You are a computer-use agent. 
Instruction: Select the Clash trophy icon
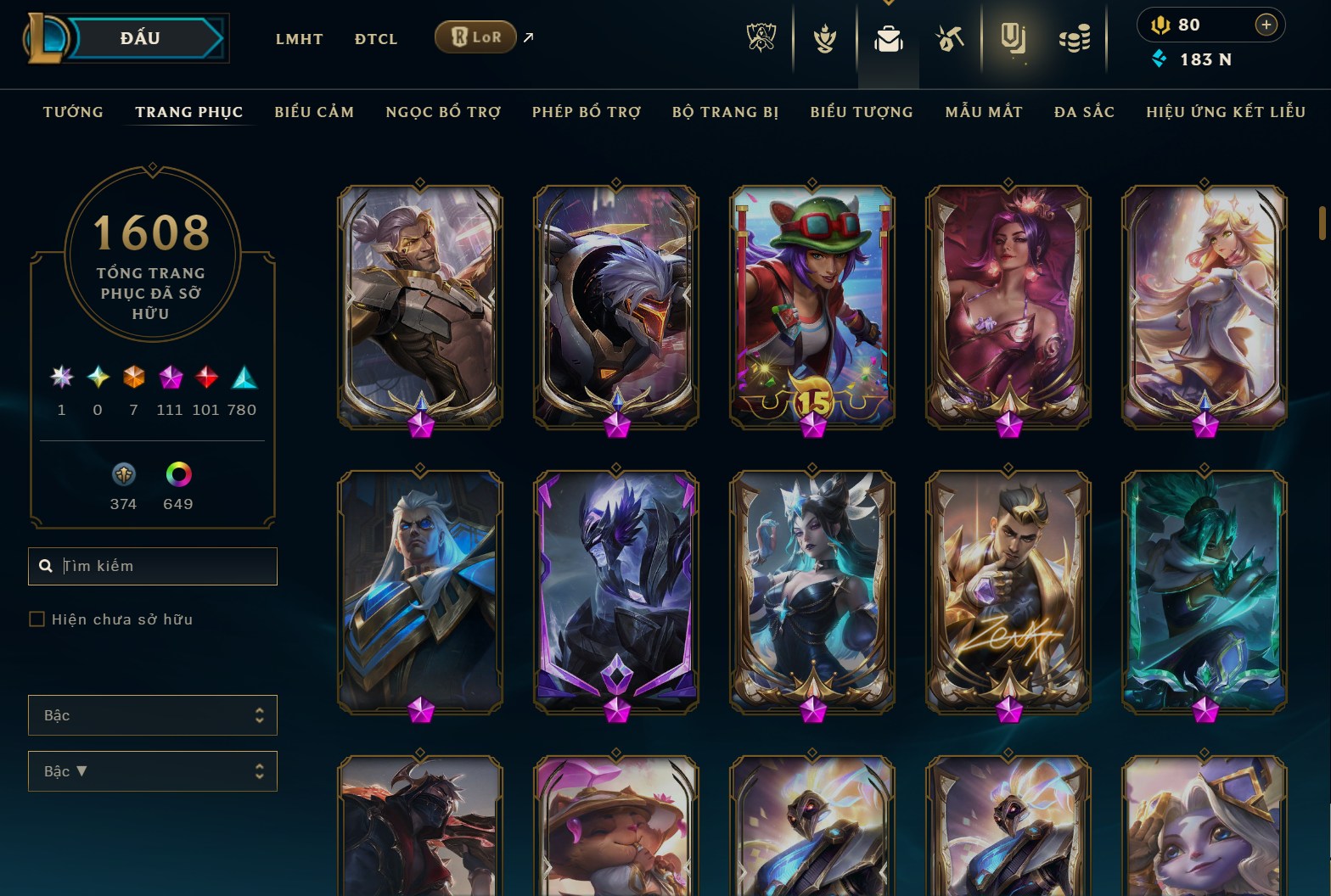824,36
